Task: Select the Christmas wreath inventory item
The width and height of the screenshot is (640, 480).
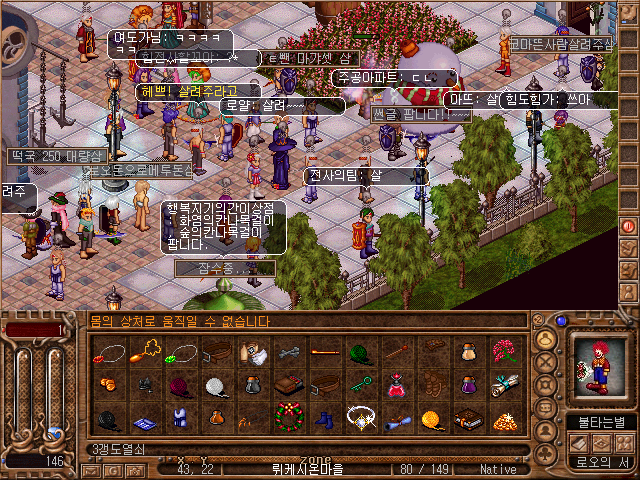Action: click(289, 416)
